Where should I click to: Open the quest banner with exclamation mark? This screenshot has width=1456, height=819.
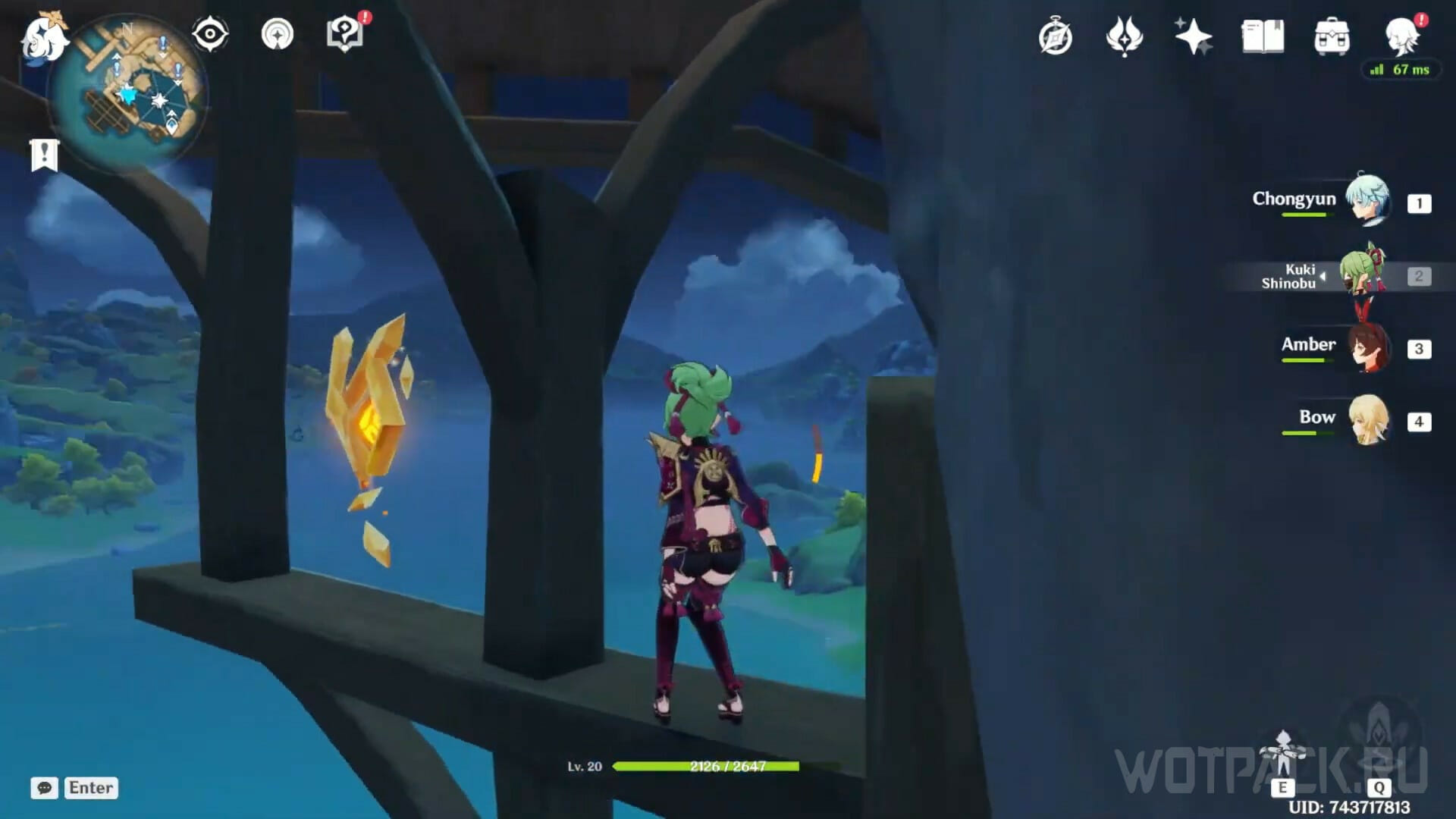click(44, 155)
